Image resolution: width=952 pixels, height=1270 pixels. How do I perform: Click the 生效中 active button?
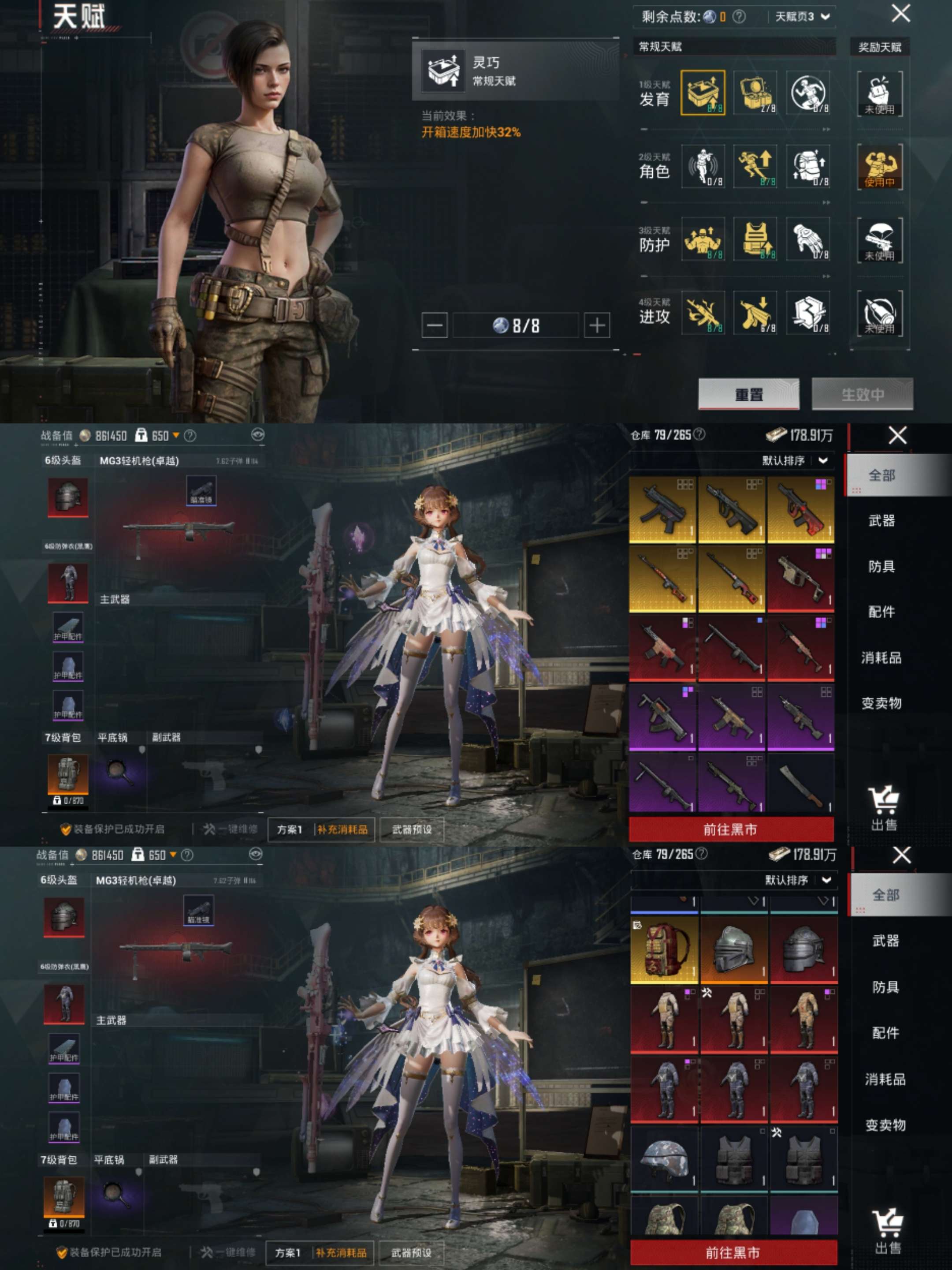[862, 394]
